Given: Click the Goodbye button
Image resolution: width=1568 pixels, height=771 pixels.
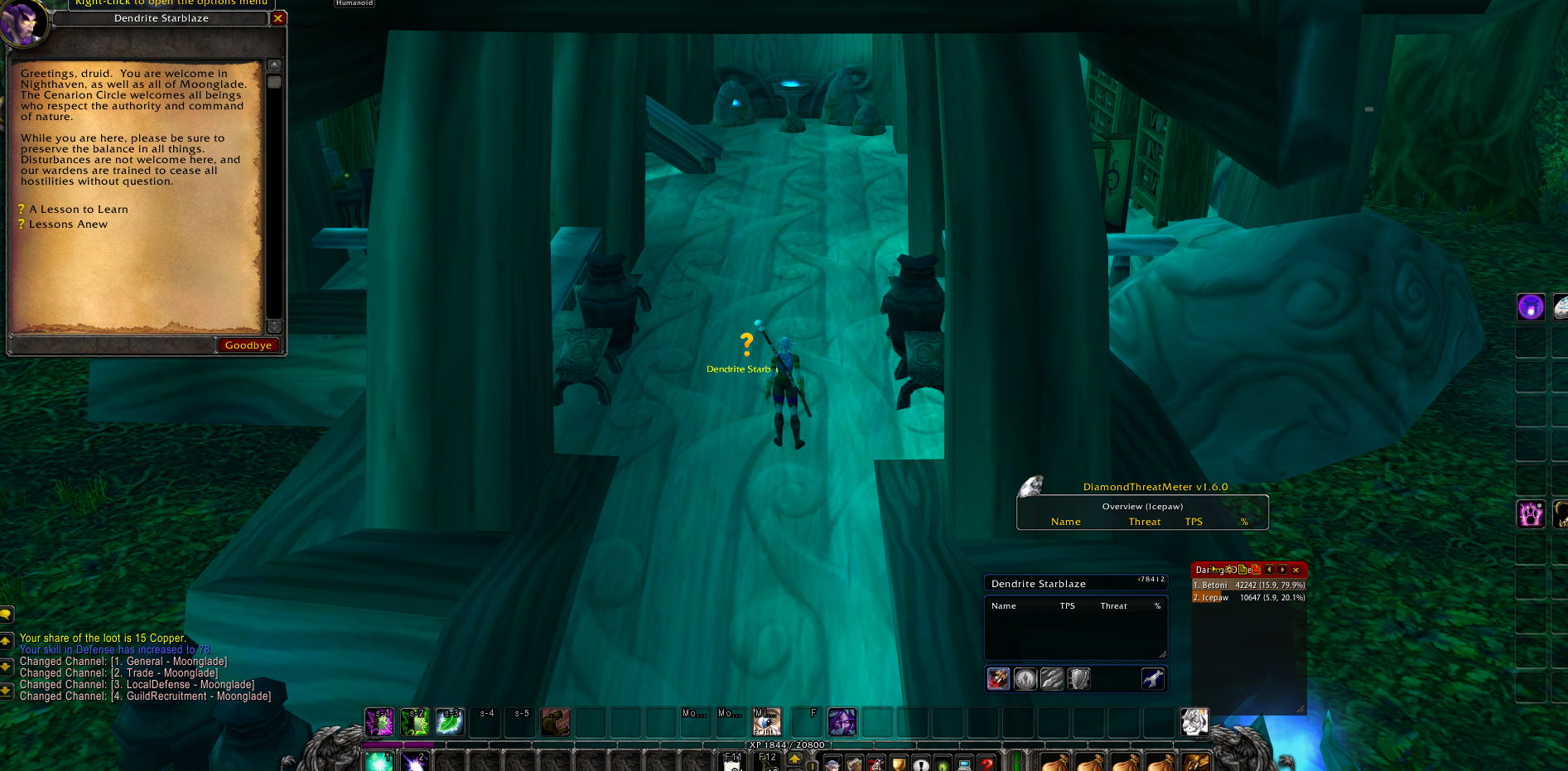Looking at the screenshot, I should click(x=248, y=345).
